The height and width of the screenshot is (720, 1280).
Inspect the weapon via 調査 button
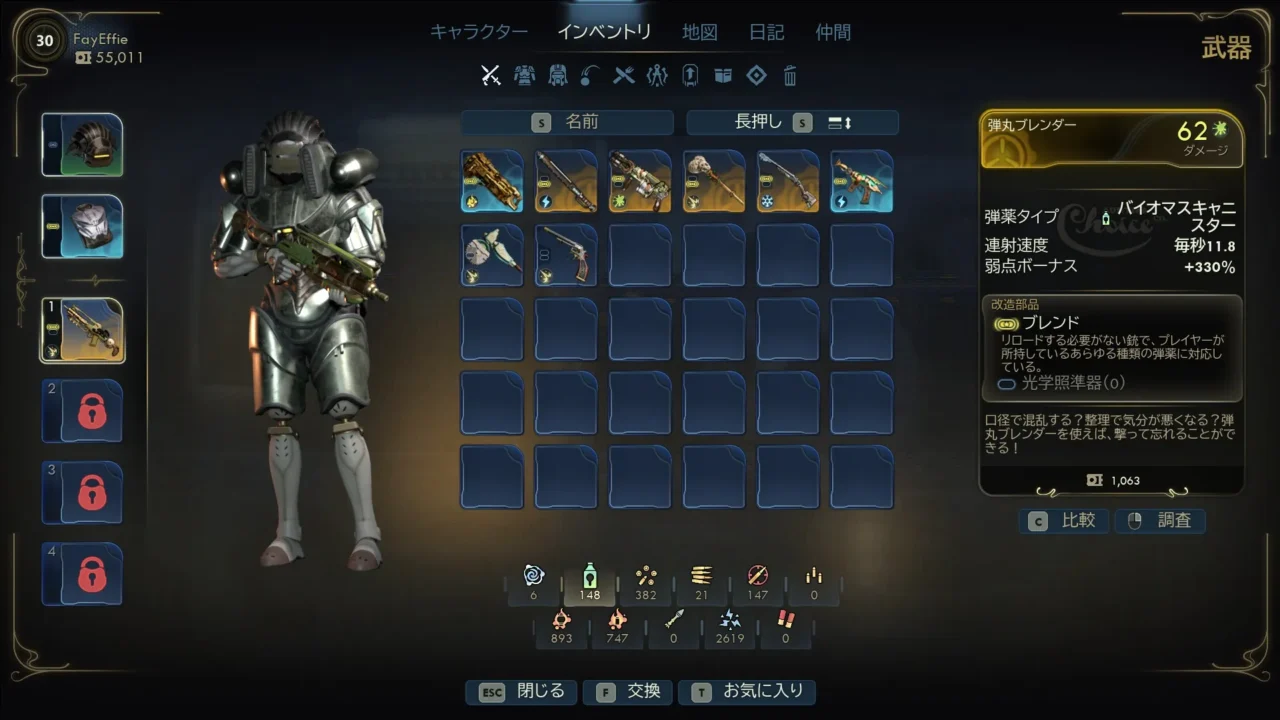(1160, 521)
